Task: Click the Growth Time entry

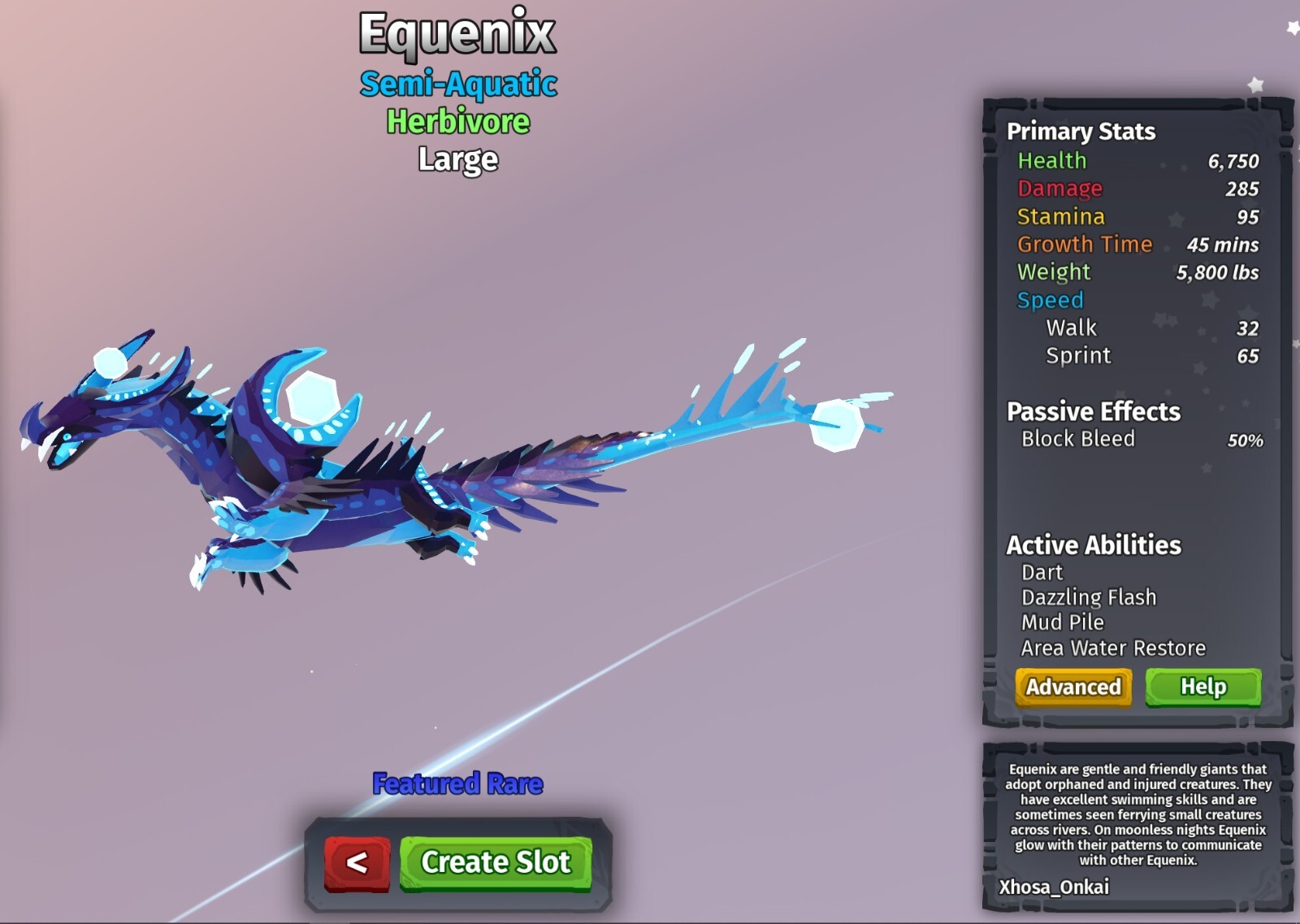Action: (x=1085, y=245)
